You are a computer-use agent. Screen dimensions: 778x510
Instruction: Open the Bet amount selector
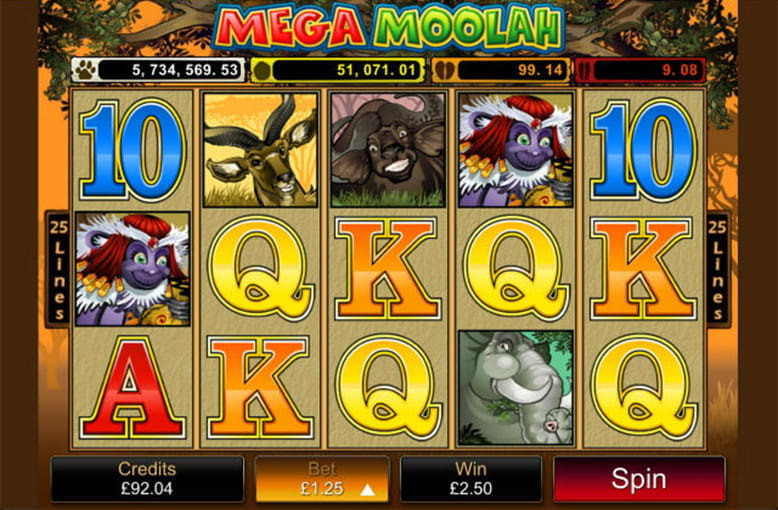click(322, 479)
